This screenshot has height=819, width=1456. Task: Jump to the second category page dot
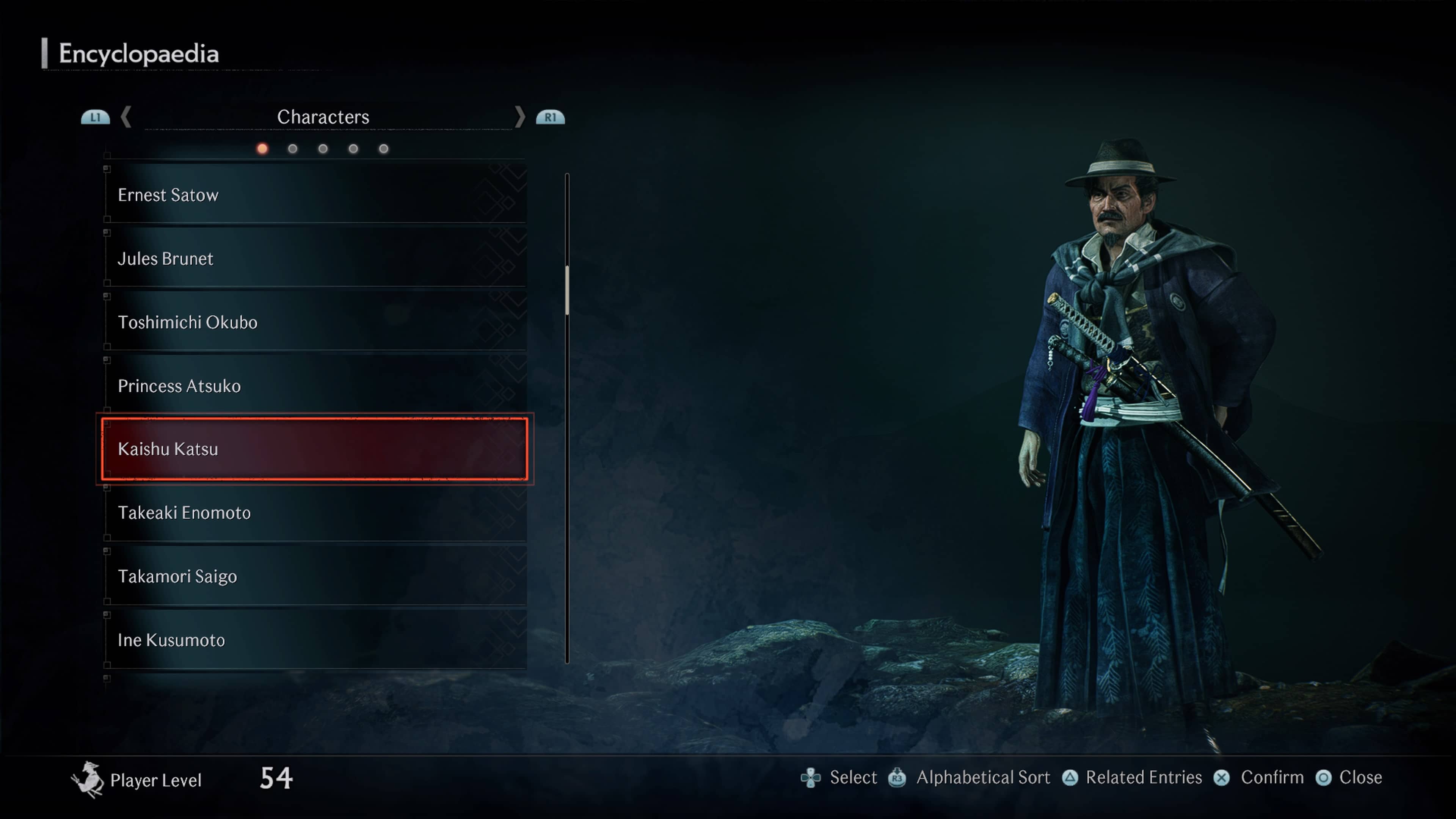point(292,149)
